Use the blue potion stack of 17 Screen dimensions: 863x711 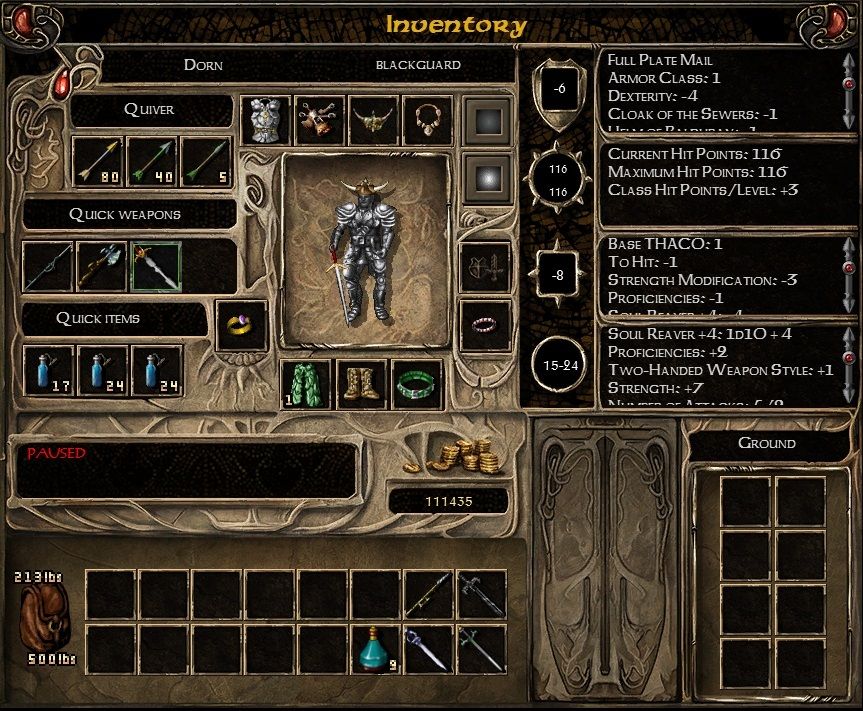(48, 370)
